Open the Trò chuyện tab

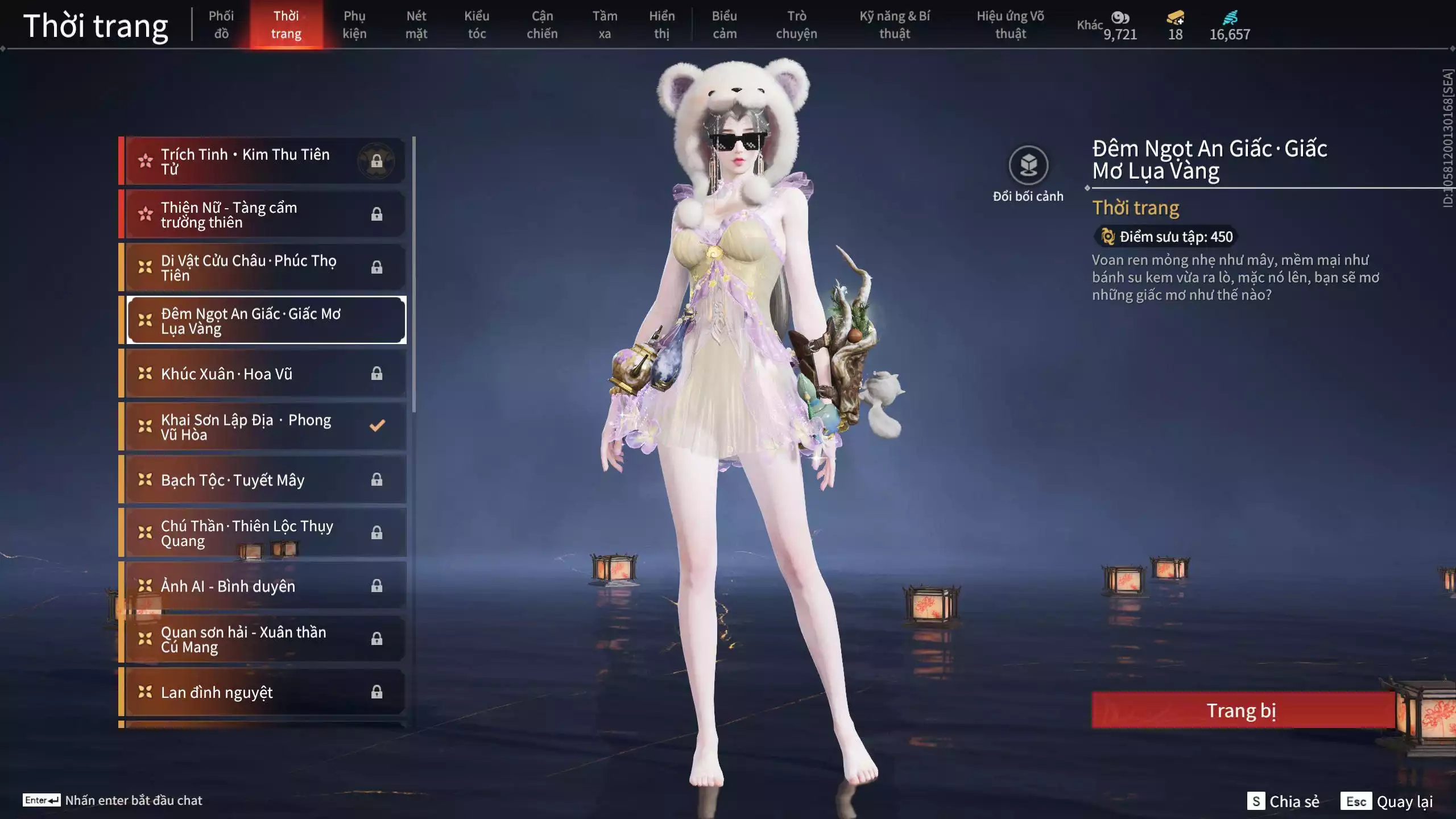pos(796,24)
